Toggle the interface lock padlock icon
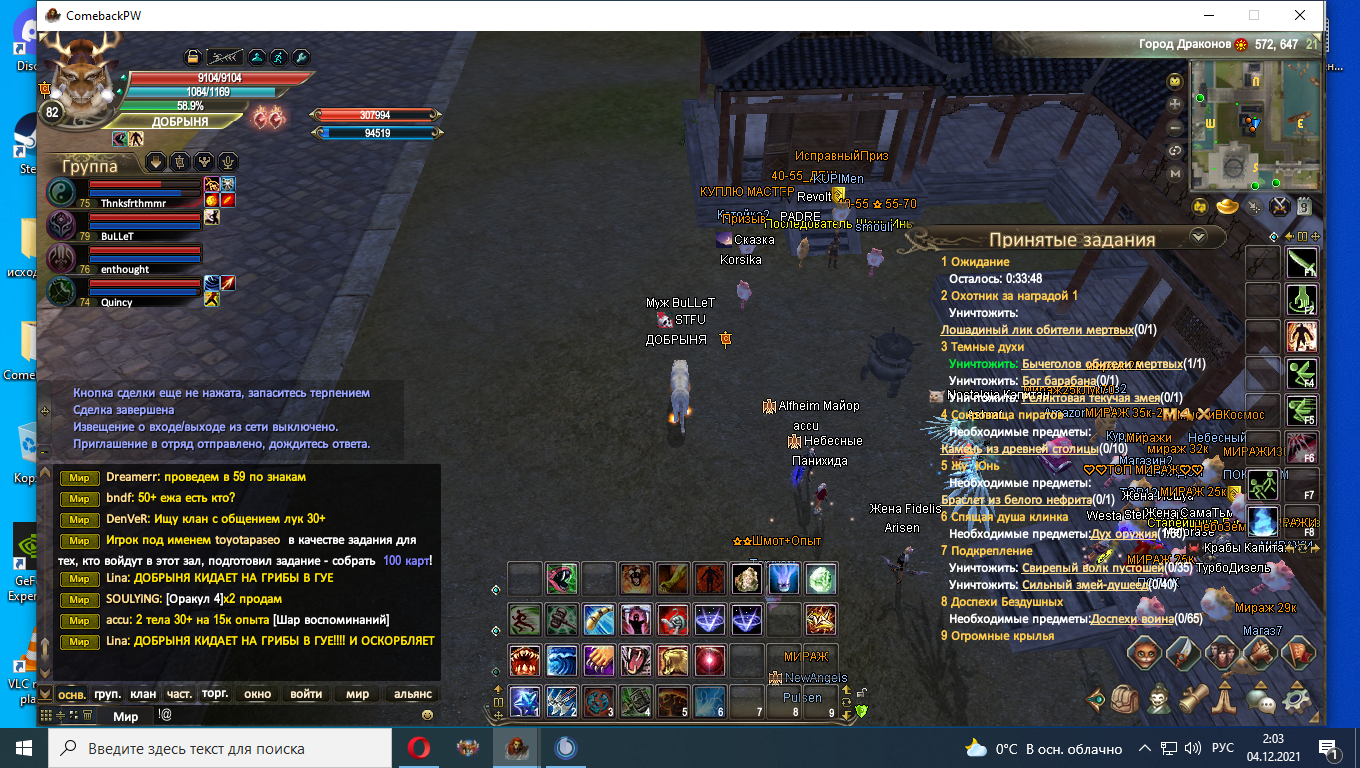 click(x=193, y=57)
